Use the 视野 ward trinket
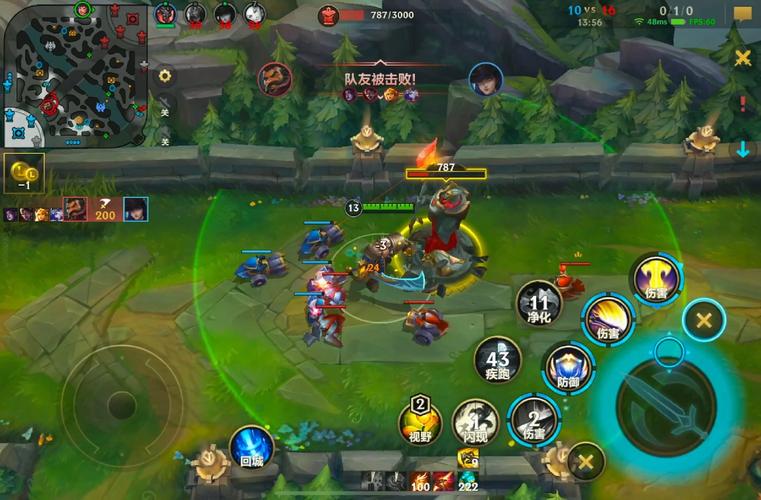The image size is (761, 500). (x=420, y=418)
